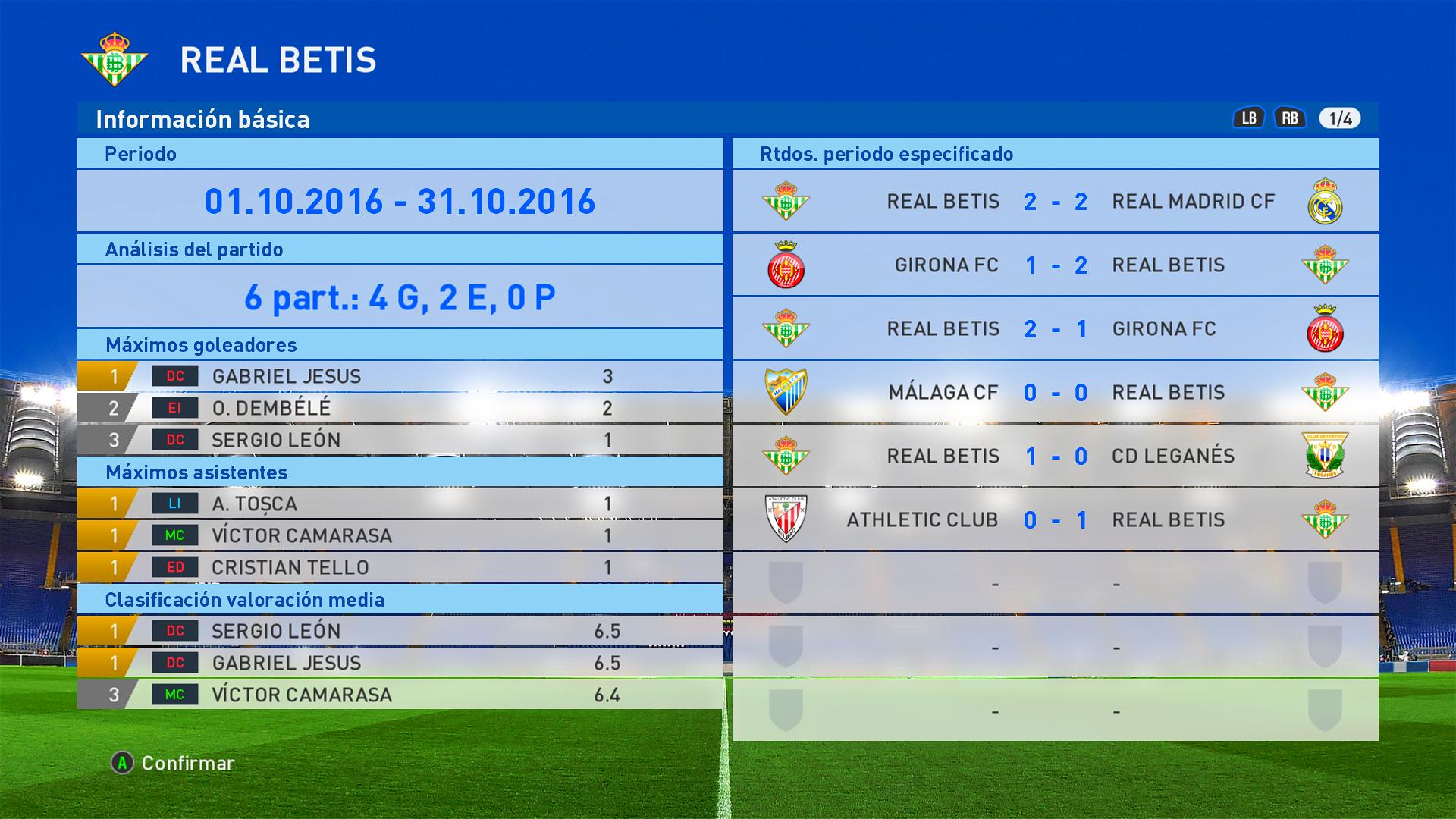Choose Gabriel Jesus's 6.5 rating row
This screenshot has width=1456, height=819.
tap(400, 663)
